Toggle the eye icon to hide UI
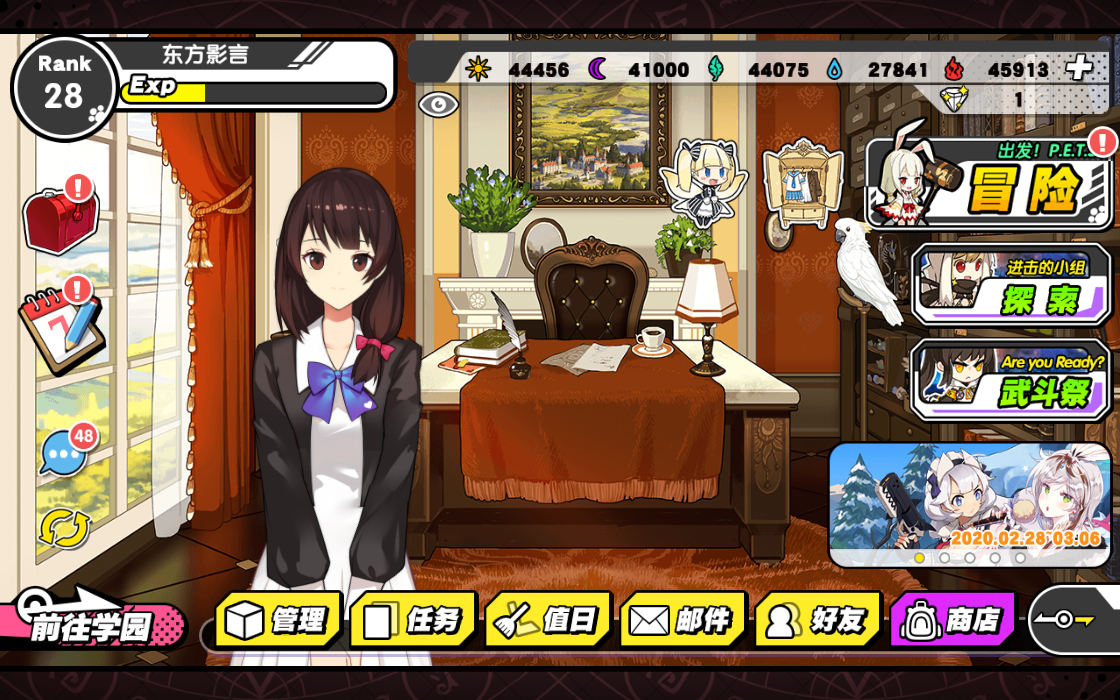The image size is (1120, 700). [x=437, y=104]
